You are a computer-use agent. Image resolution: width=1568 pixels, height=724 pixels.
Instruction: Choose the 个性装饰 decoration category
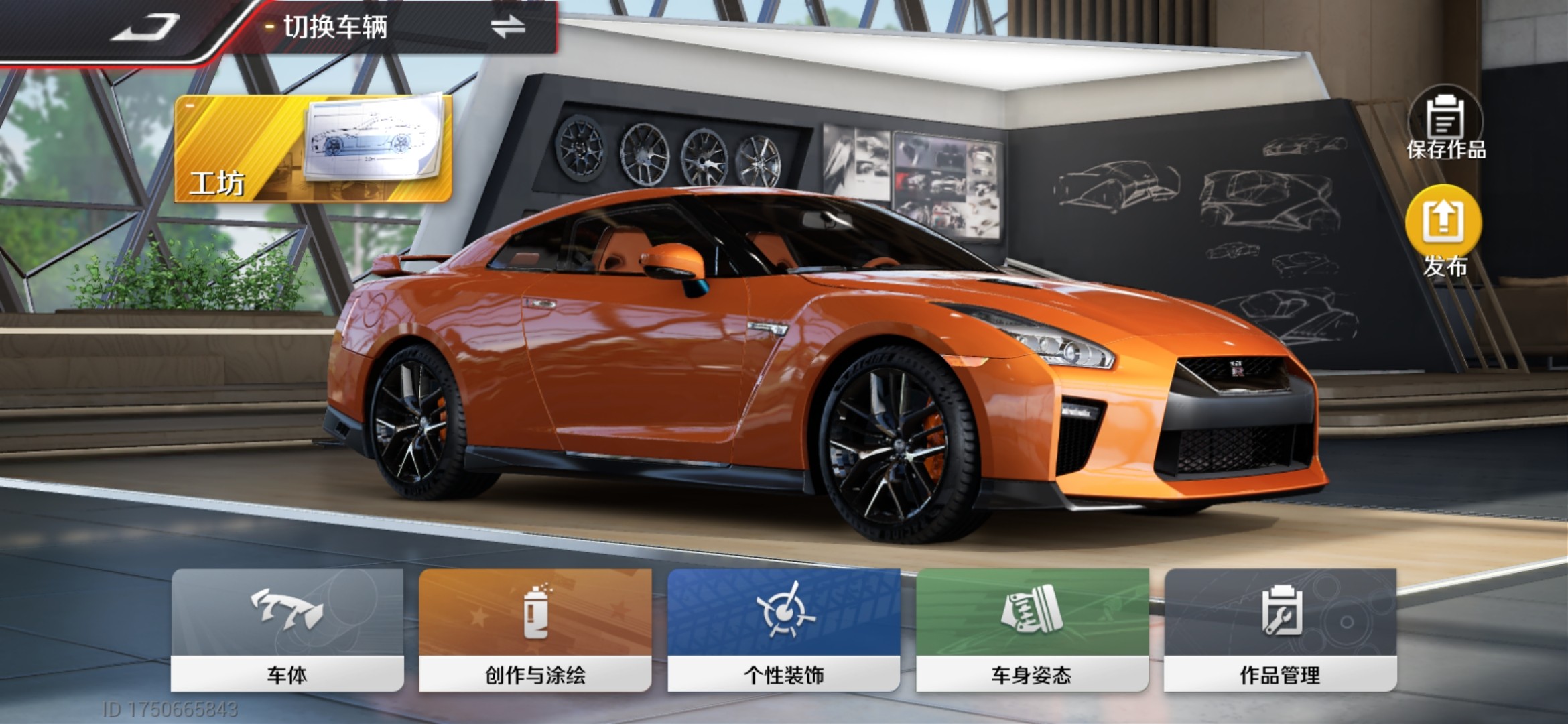pos(783,629)
